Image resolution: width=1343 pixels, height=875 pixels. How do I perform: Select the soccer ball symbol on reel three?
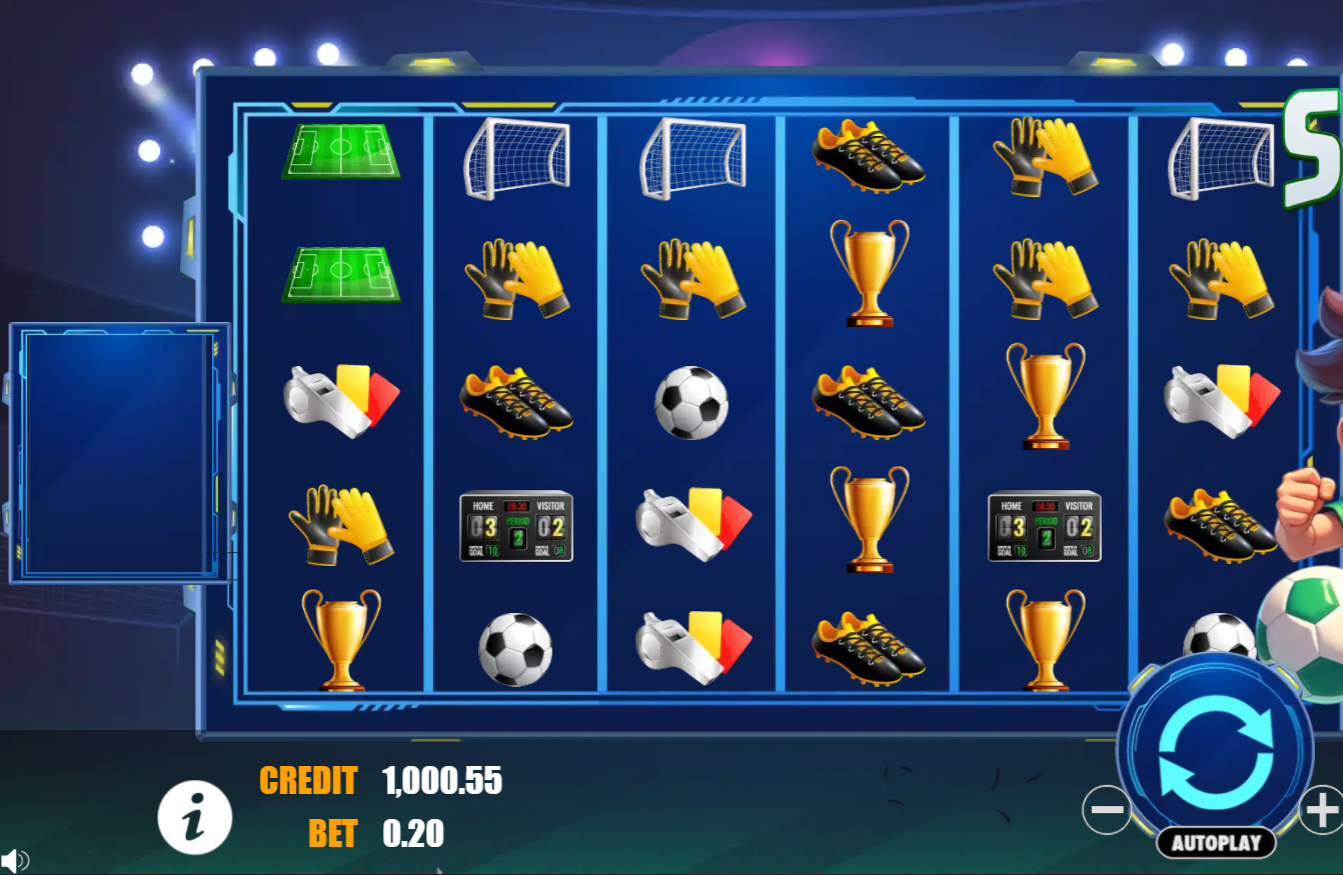point(693,404)
